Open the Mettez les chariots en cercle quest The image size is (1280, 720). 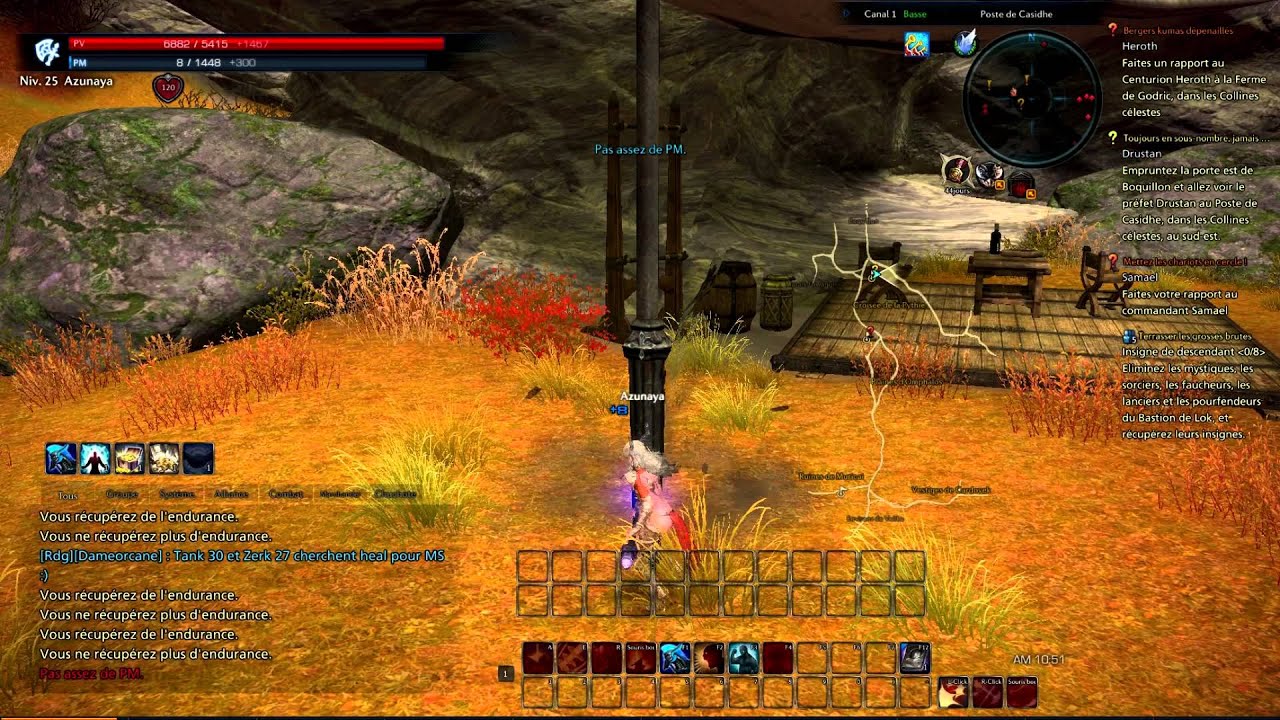[x=1180, y=261]
